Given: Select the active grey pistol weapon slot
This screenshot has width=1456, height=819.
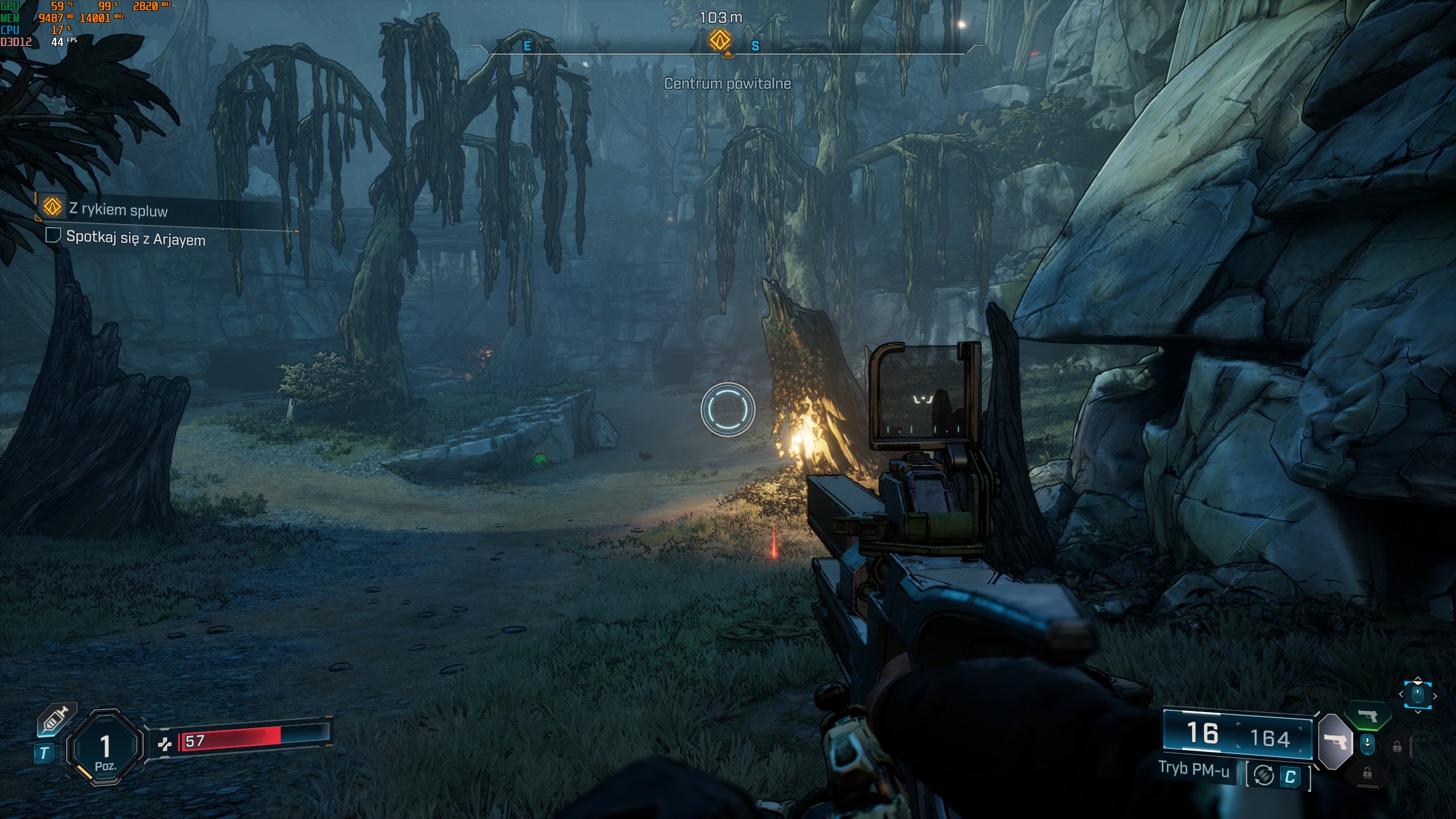Looking at the screenshot, I should (1334, 741).
